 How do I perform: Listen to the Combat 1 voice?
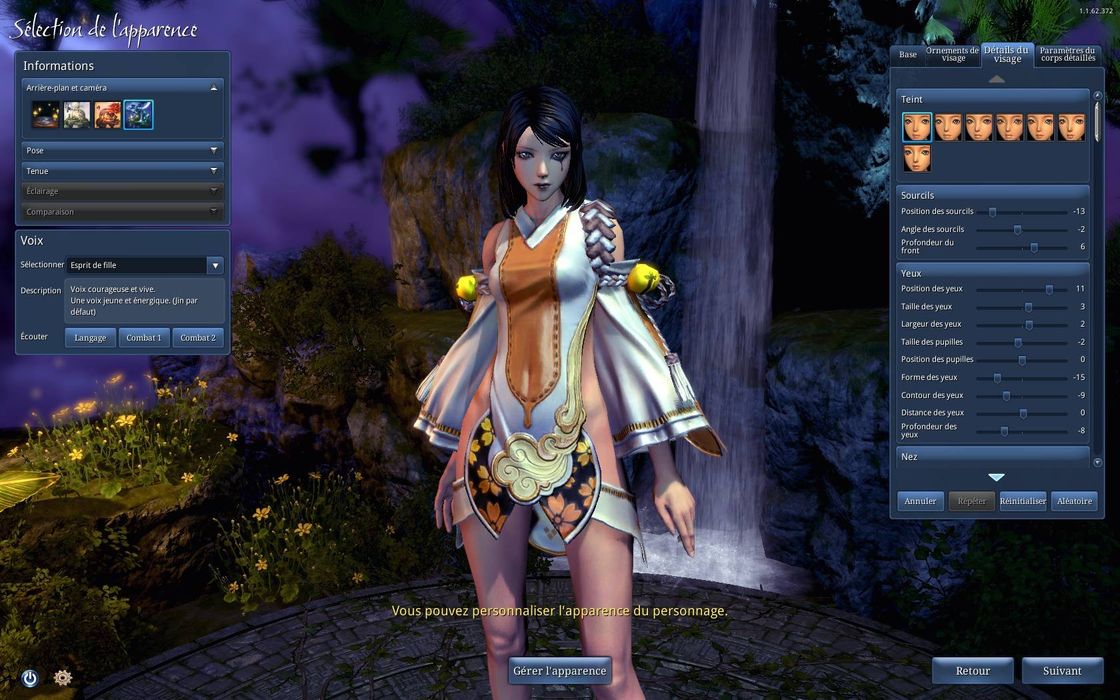[144, 338]
